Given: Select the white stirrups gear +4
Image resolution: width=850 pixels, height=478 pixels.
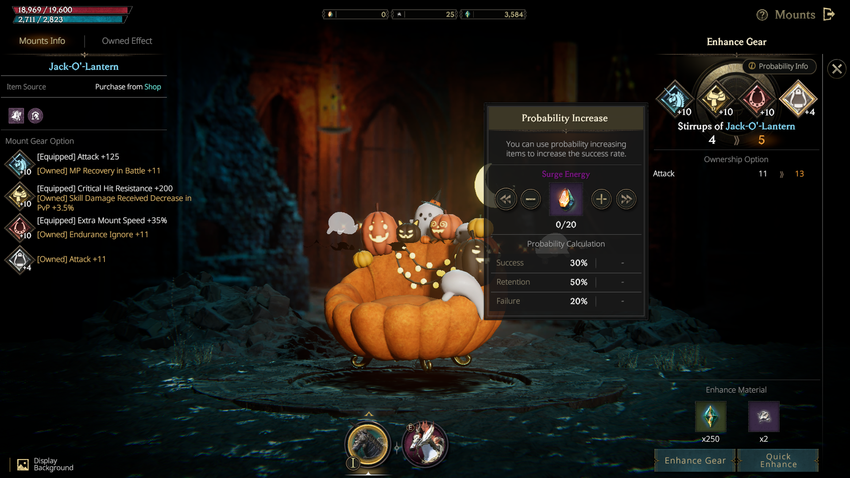Looking at the screenshot, I should point(798,99).
